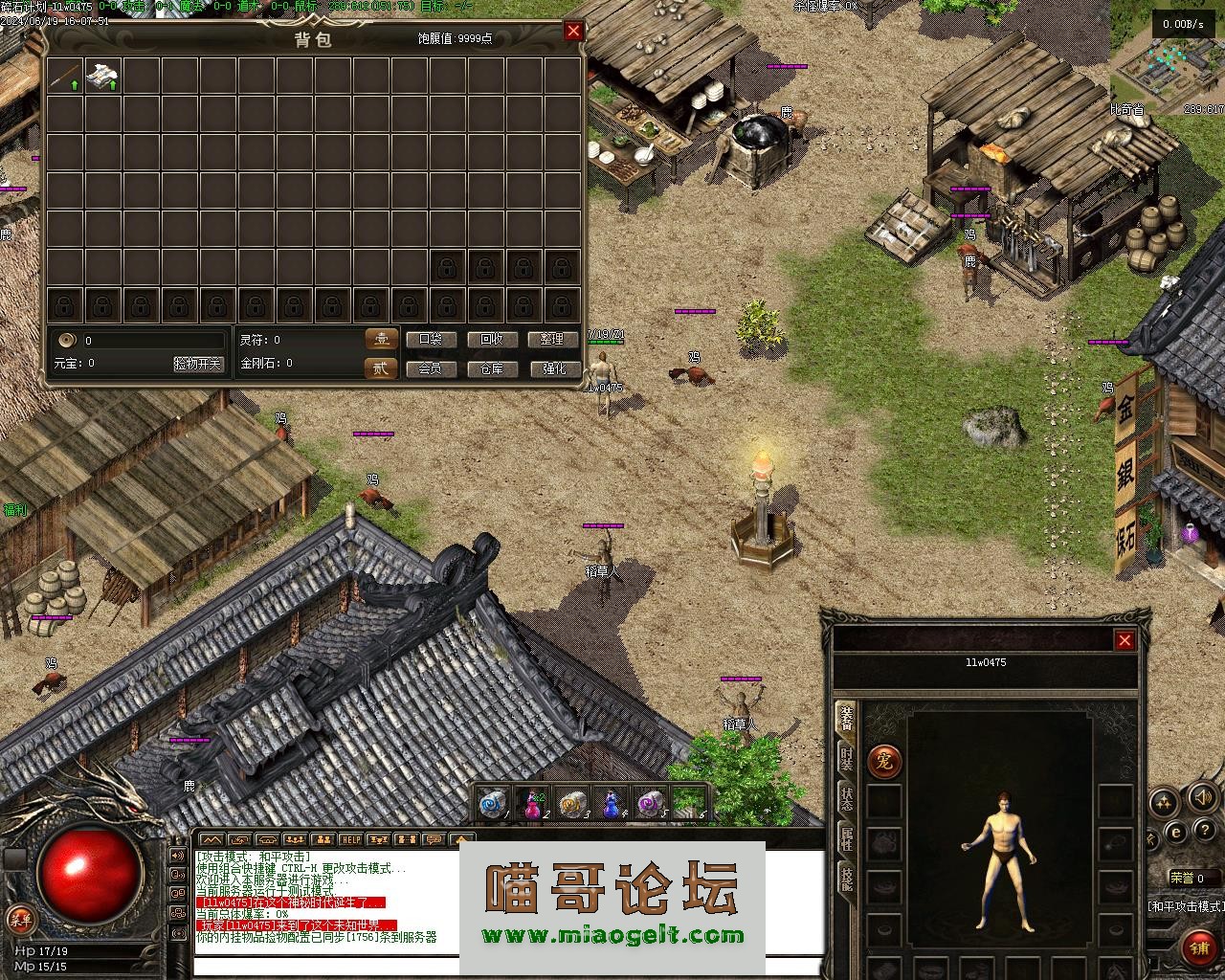Viewport: 1225px width, 980px height.
Task: Sort the bag with 整理
Action: 553,340
